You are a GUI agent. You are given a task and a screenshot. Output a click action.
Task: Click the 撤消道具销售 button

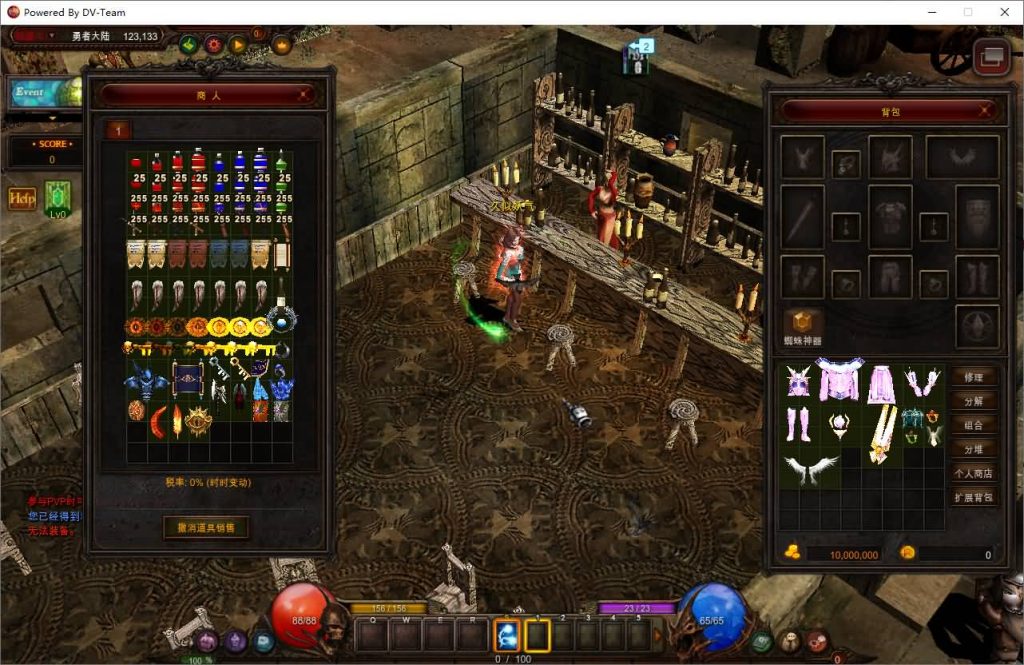(x=207, y=527)
